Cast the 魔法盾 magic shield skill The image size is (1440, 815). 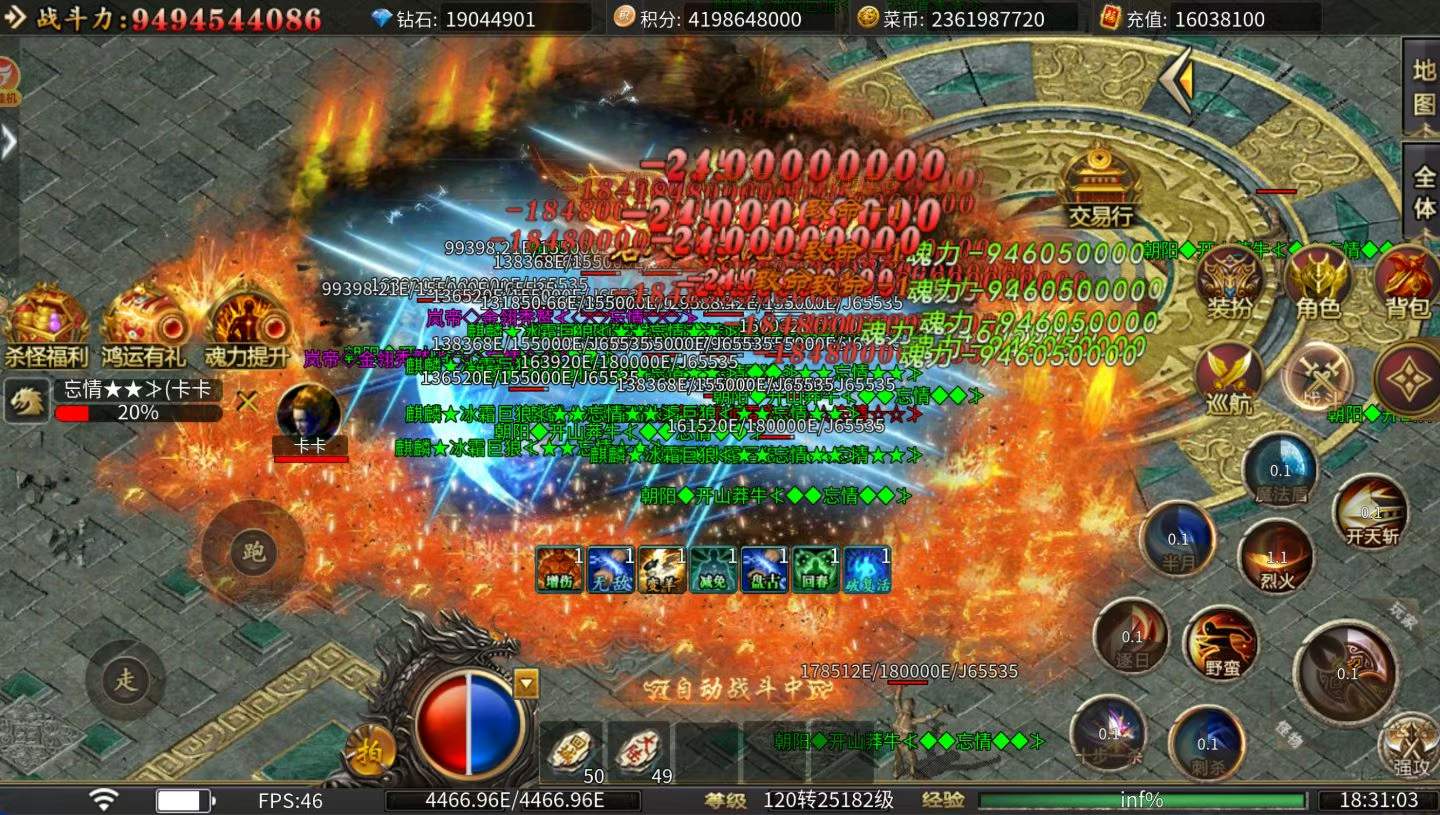coord(1280,470)
